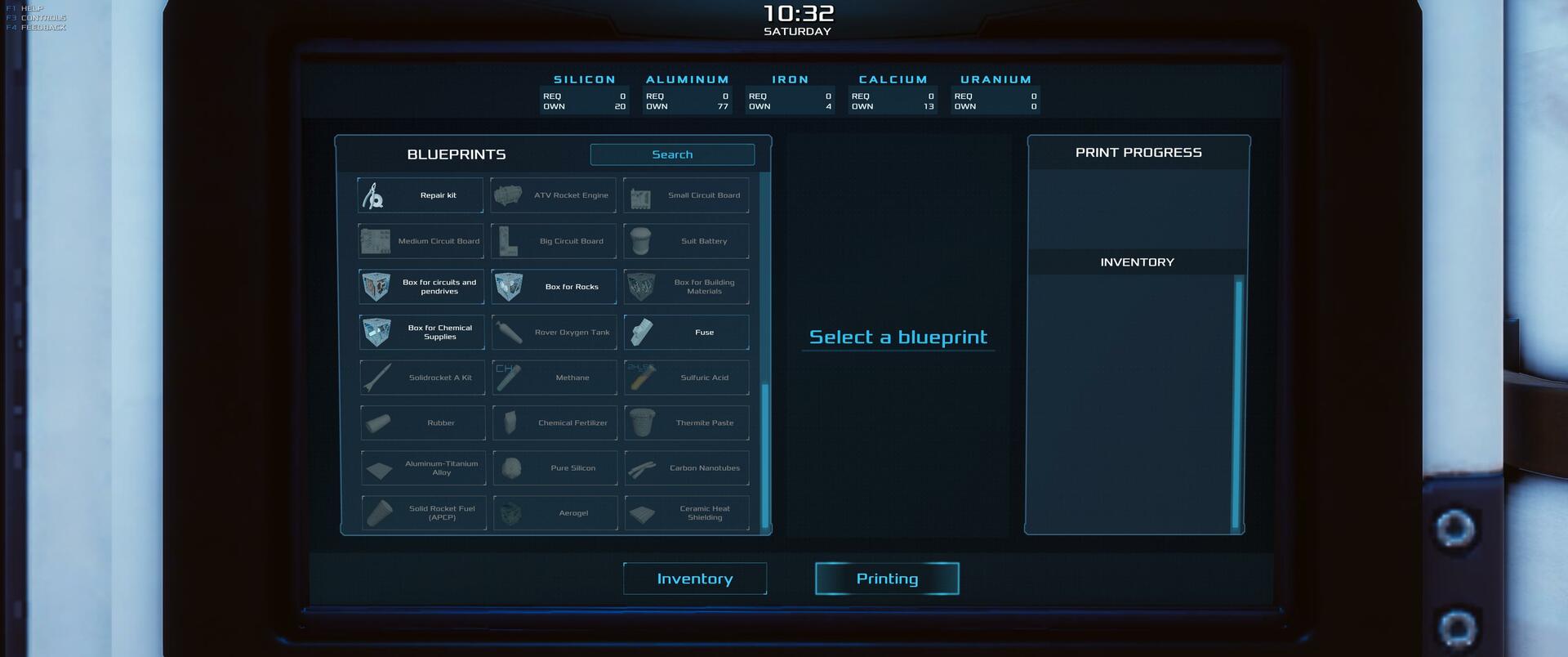
Task: Select the Medium Circuit Board blueprint
Action: [421, 241]
